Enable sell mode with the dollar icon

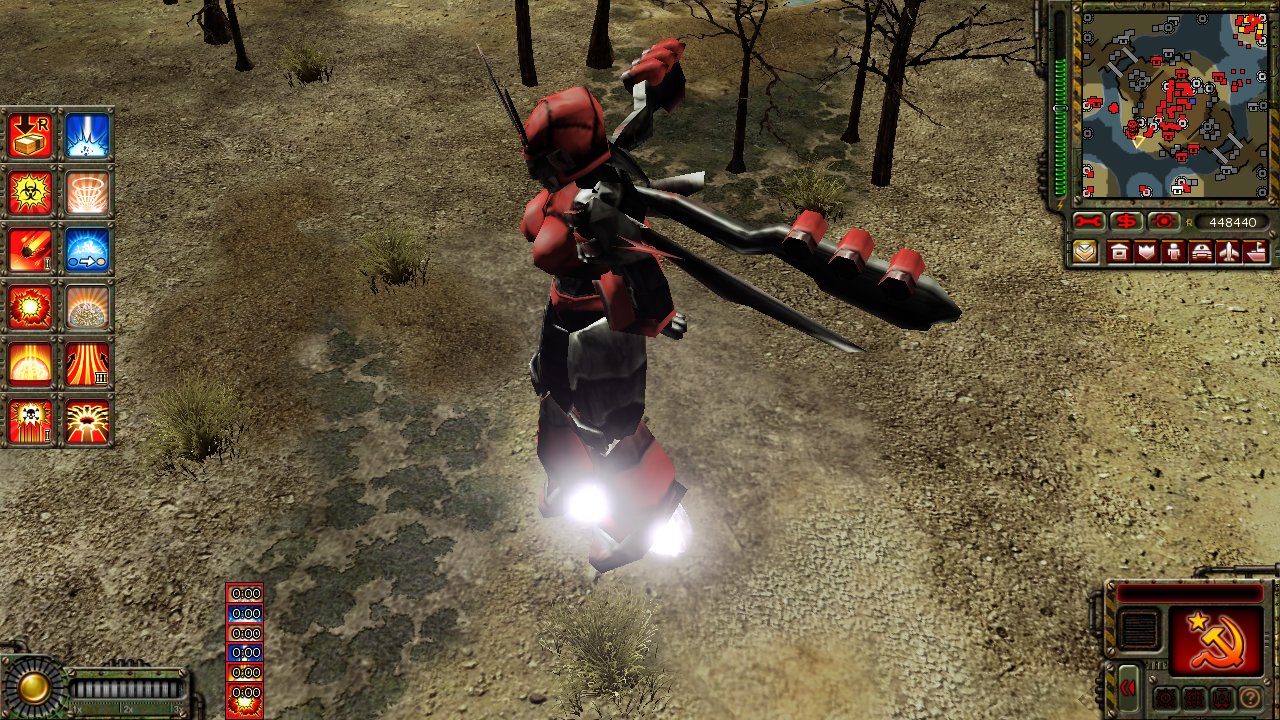pos(1127,221)
